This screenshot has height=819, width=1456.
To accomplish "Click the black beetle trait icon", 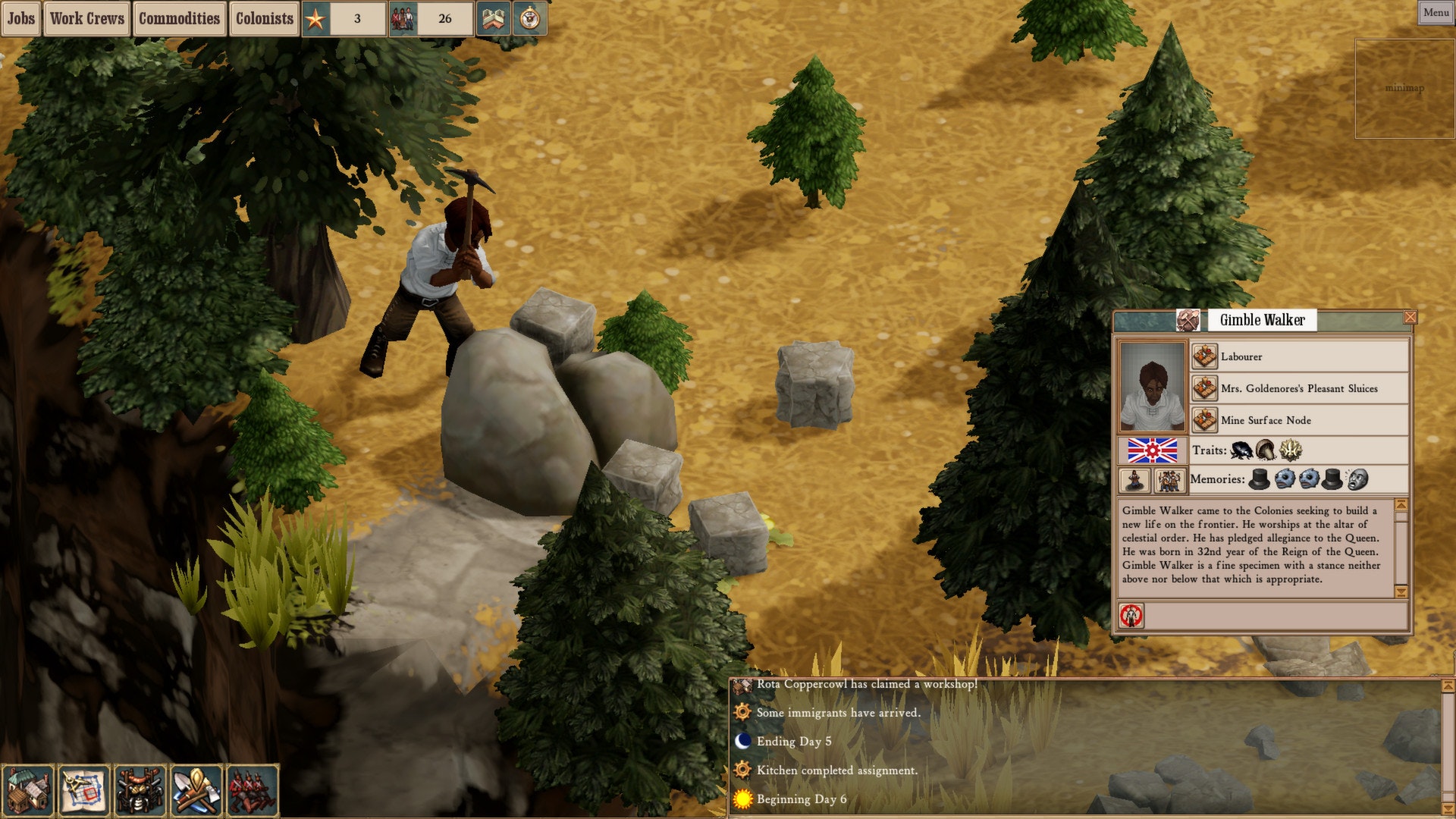I will [x=1241, y=450].
